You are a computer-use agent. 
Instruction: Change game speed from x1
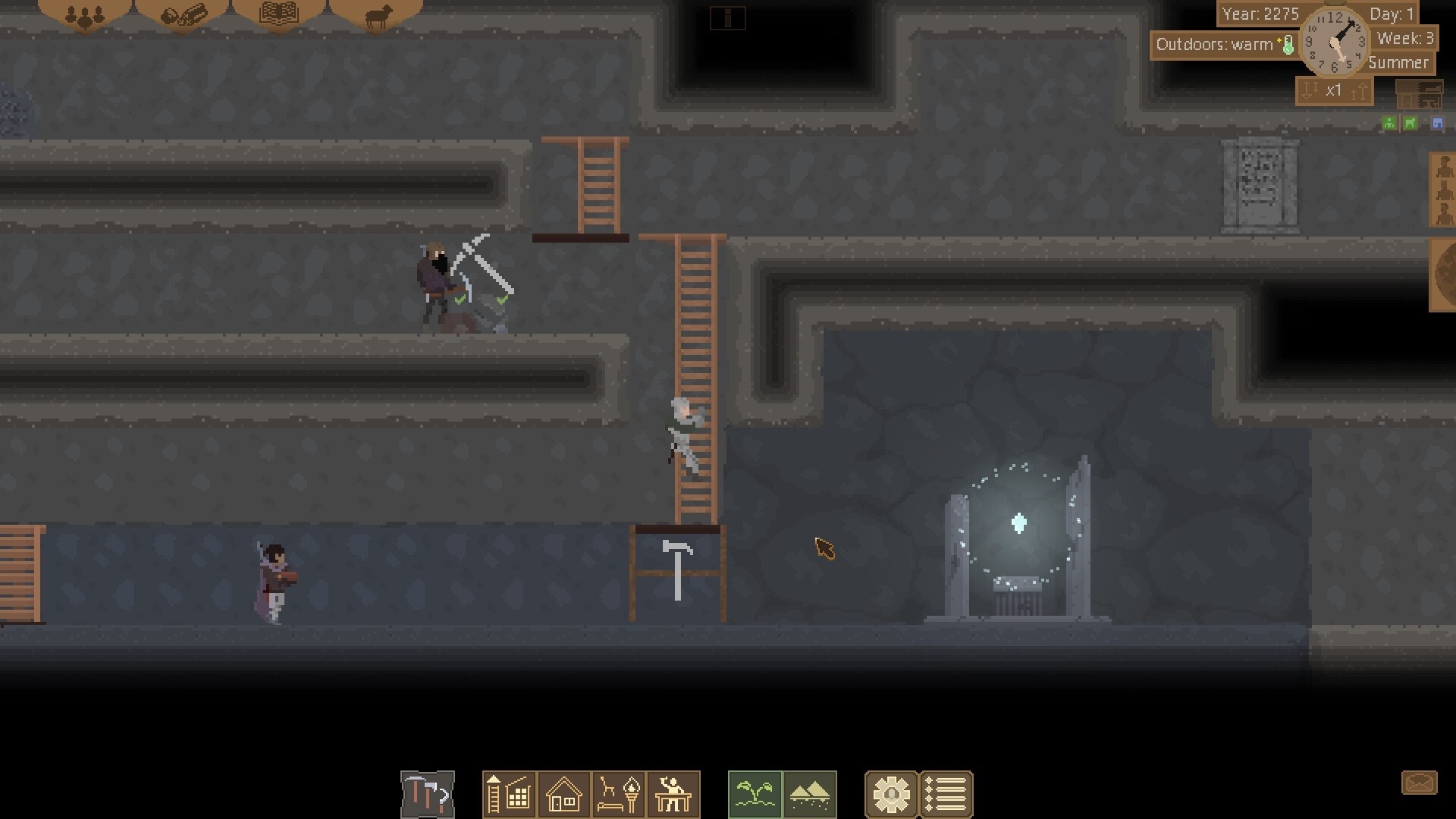[1335, 90]
